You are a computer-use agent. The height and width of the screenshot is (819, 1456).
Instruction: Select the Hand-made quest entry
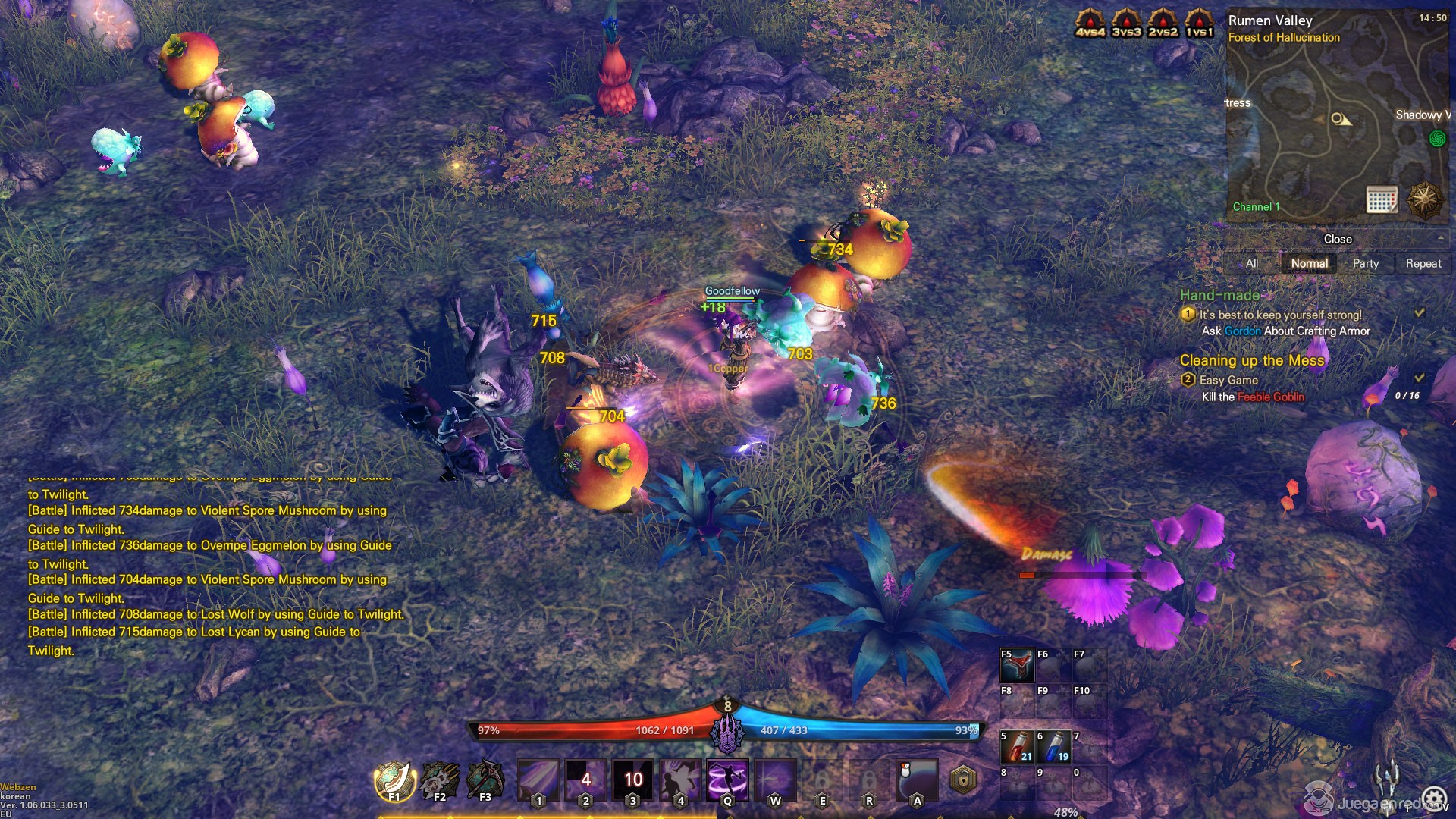(x=1219, y=295)
